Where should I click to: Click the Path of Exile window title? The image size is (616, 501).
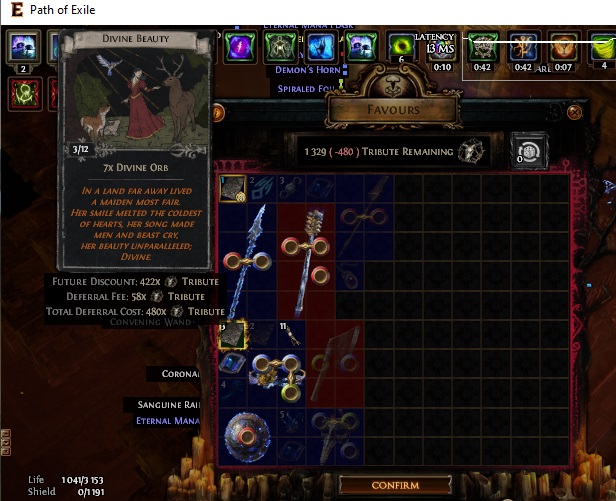click(70, 9)
